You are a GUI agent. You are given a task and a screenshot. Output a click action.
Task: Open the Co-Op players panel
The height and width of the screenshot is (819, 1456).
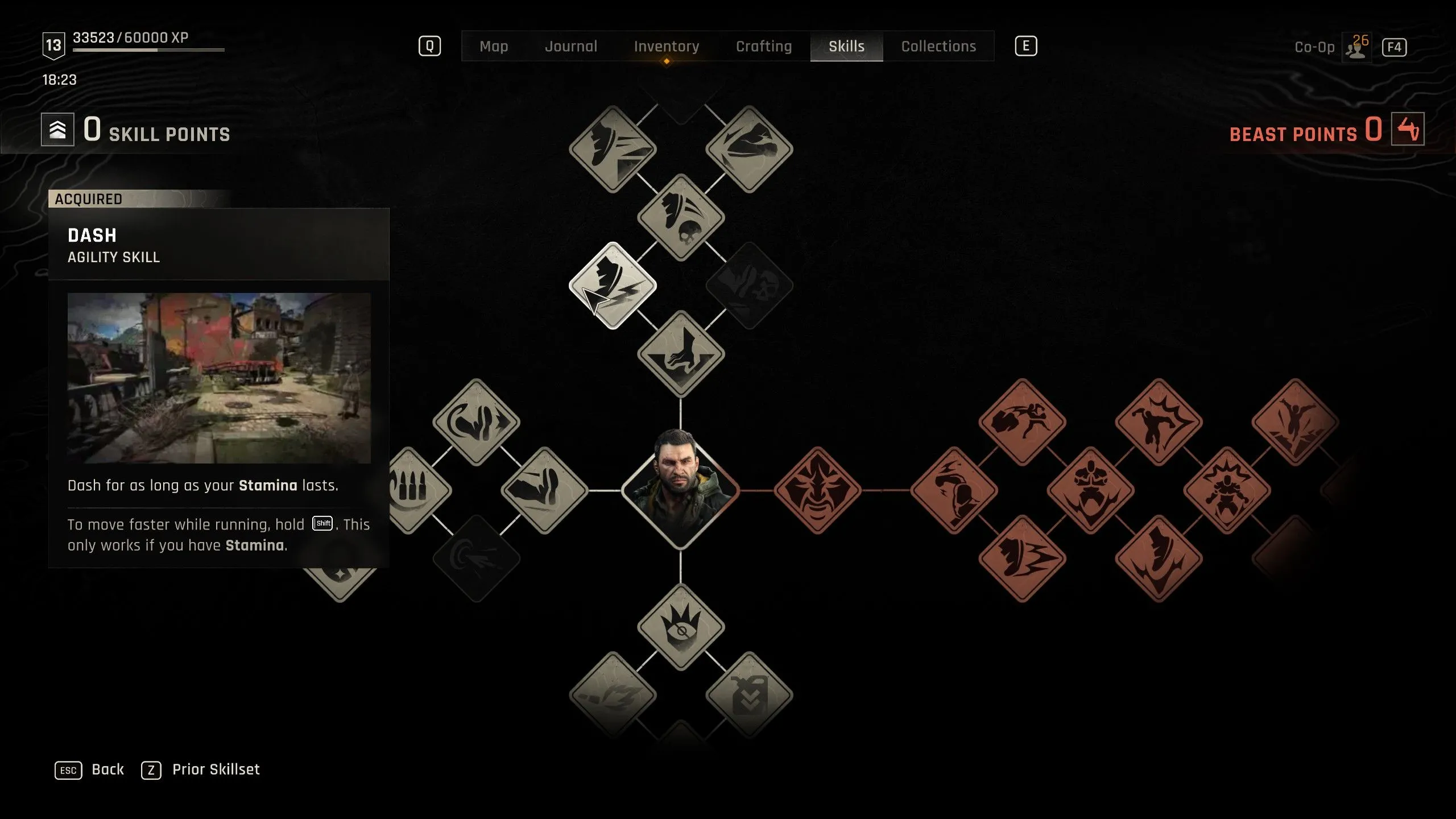[x=1357, y=48]
